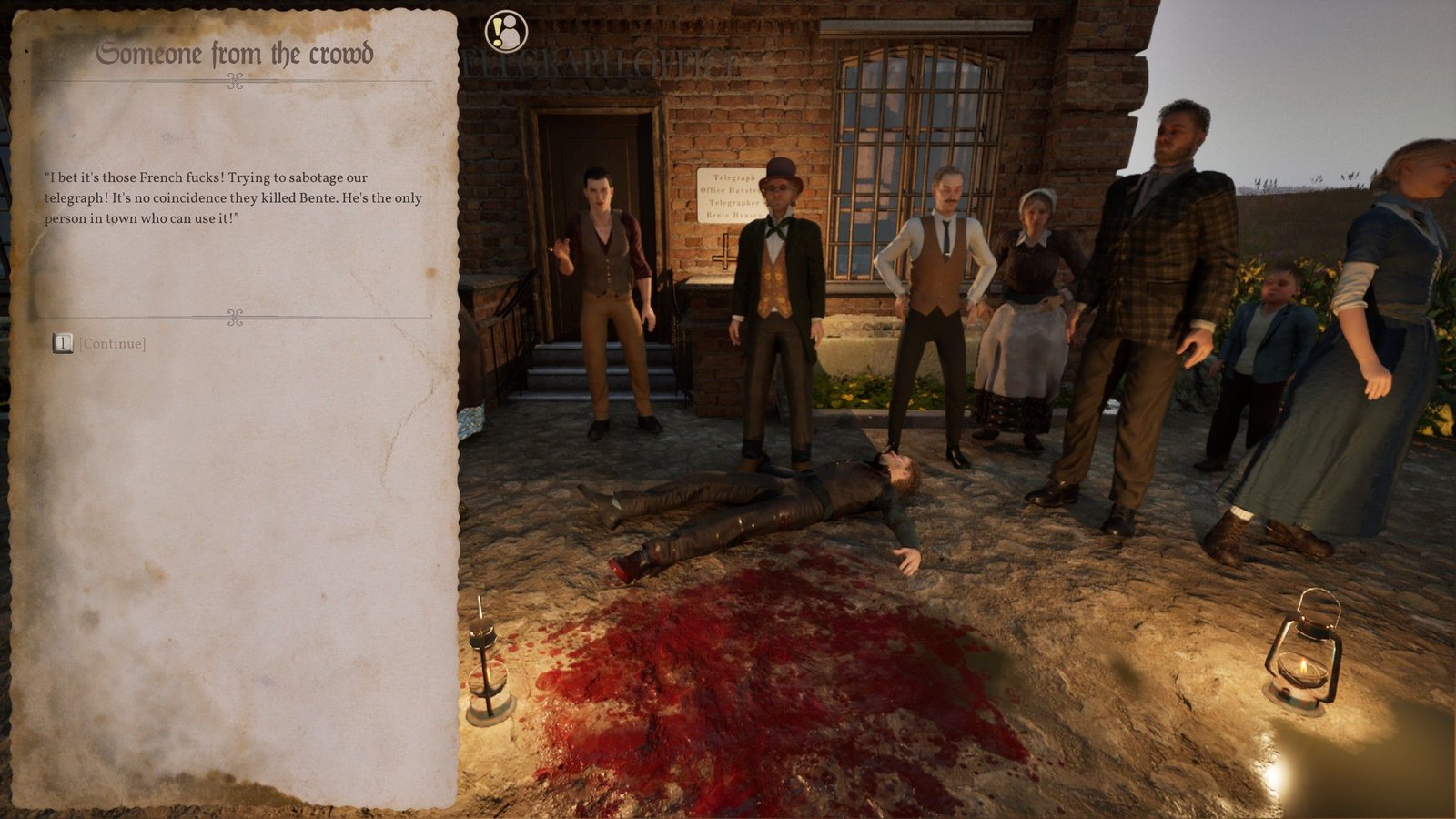Screen dimensions: 1456x819
Task: Choose the Continue dialogue option
Action: [x=111, y=343]
